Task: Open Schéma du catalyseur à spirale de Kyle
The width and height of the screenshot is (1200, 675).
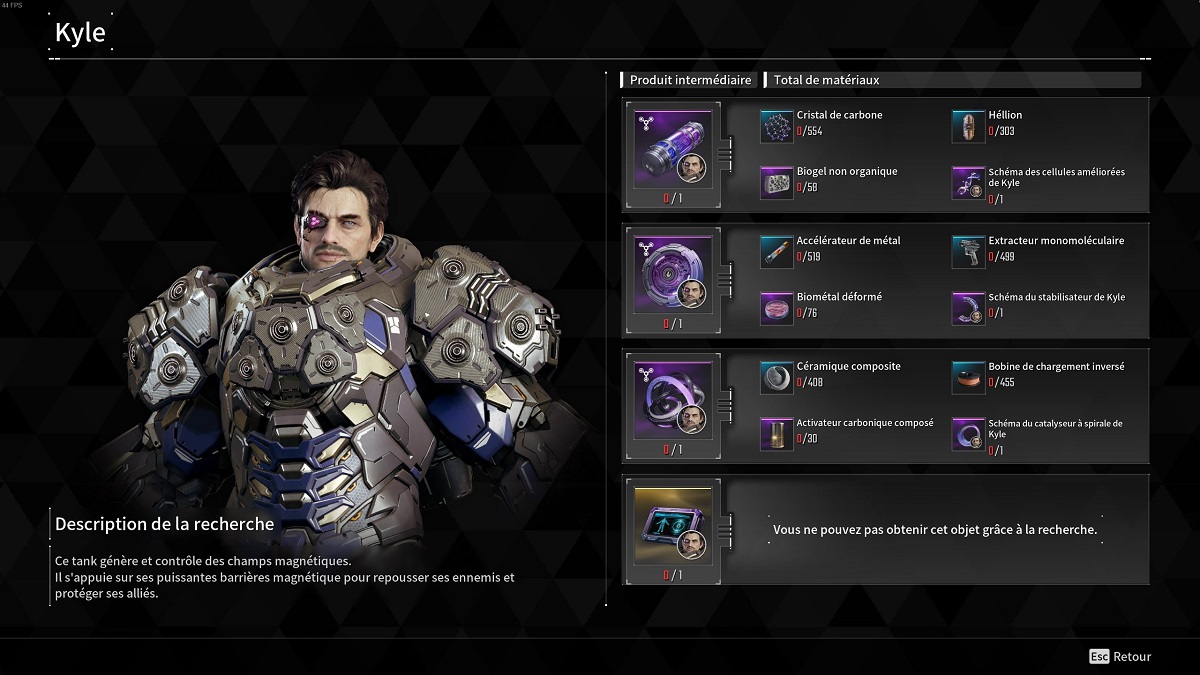Action: tap(968, 433)
